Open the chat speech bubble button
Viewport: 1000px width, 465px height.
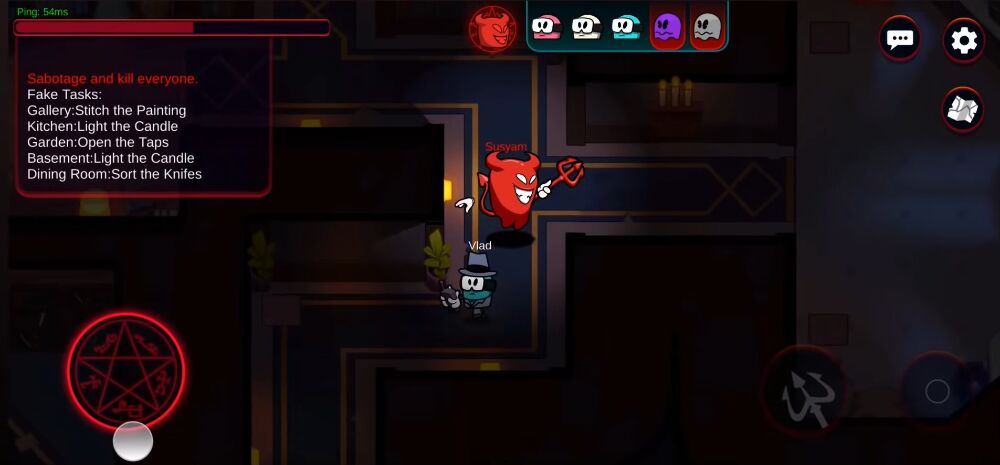click(900, 40)
